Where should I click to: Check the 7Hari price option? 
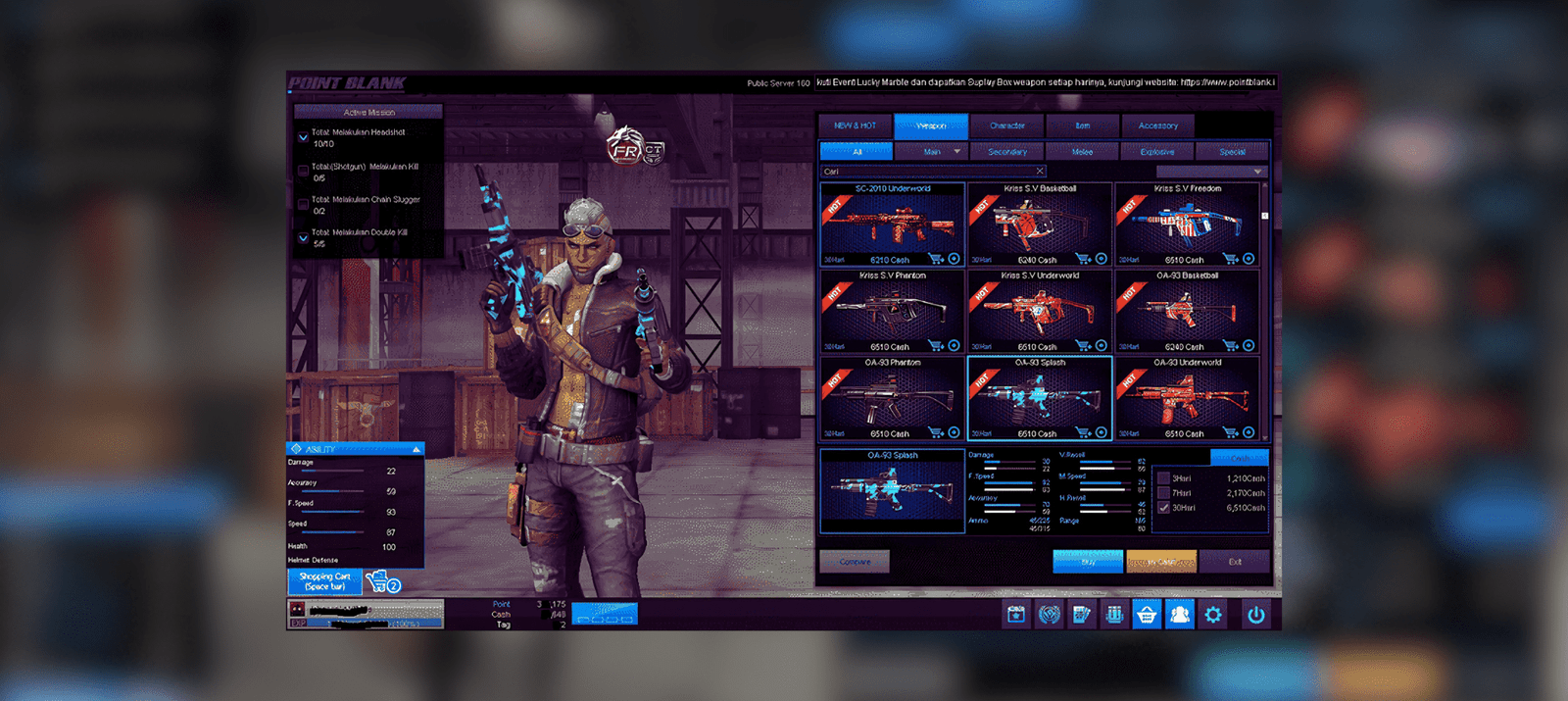[x=1163, y=493]
